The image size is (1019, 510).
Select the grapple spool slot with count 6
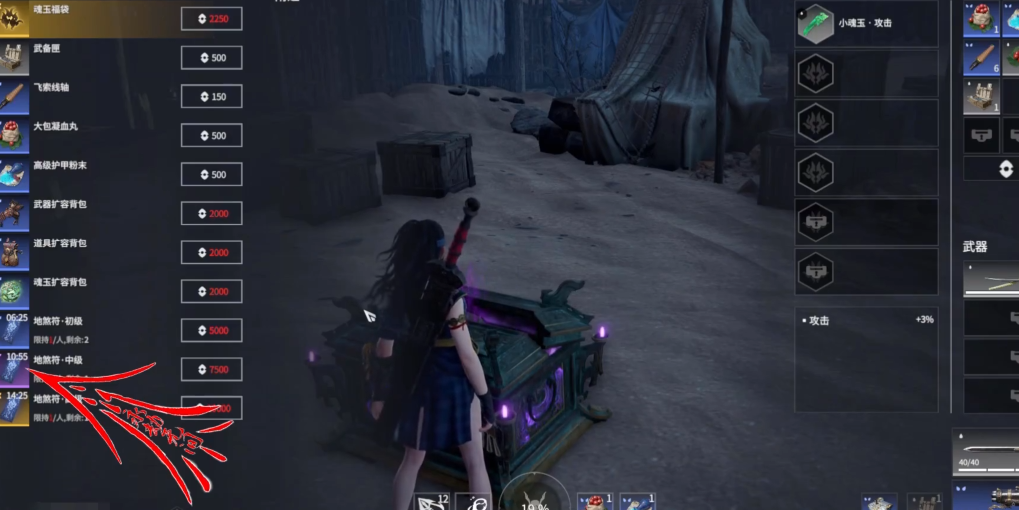(x=981, y=58)
